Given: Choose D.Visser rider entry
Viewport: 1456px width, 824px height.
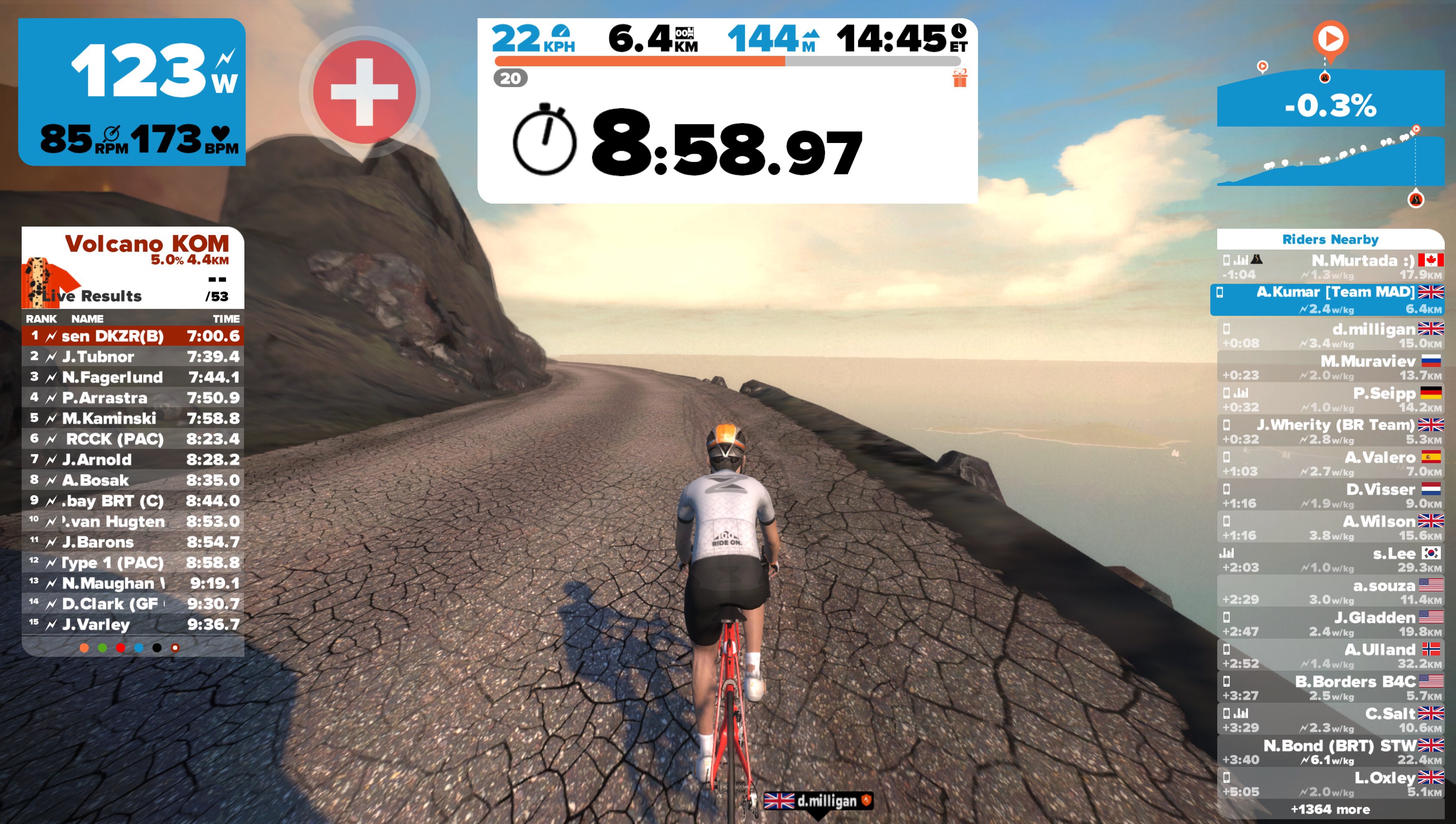Looking at the screenshot, I should point(1330,496).
